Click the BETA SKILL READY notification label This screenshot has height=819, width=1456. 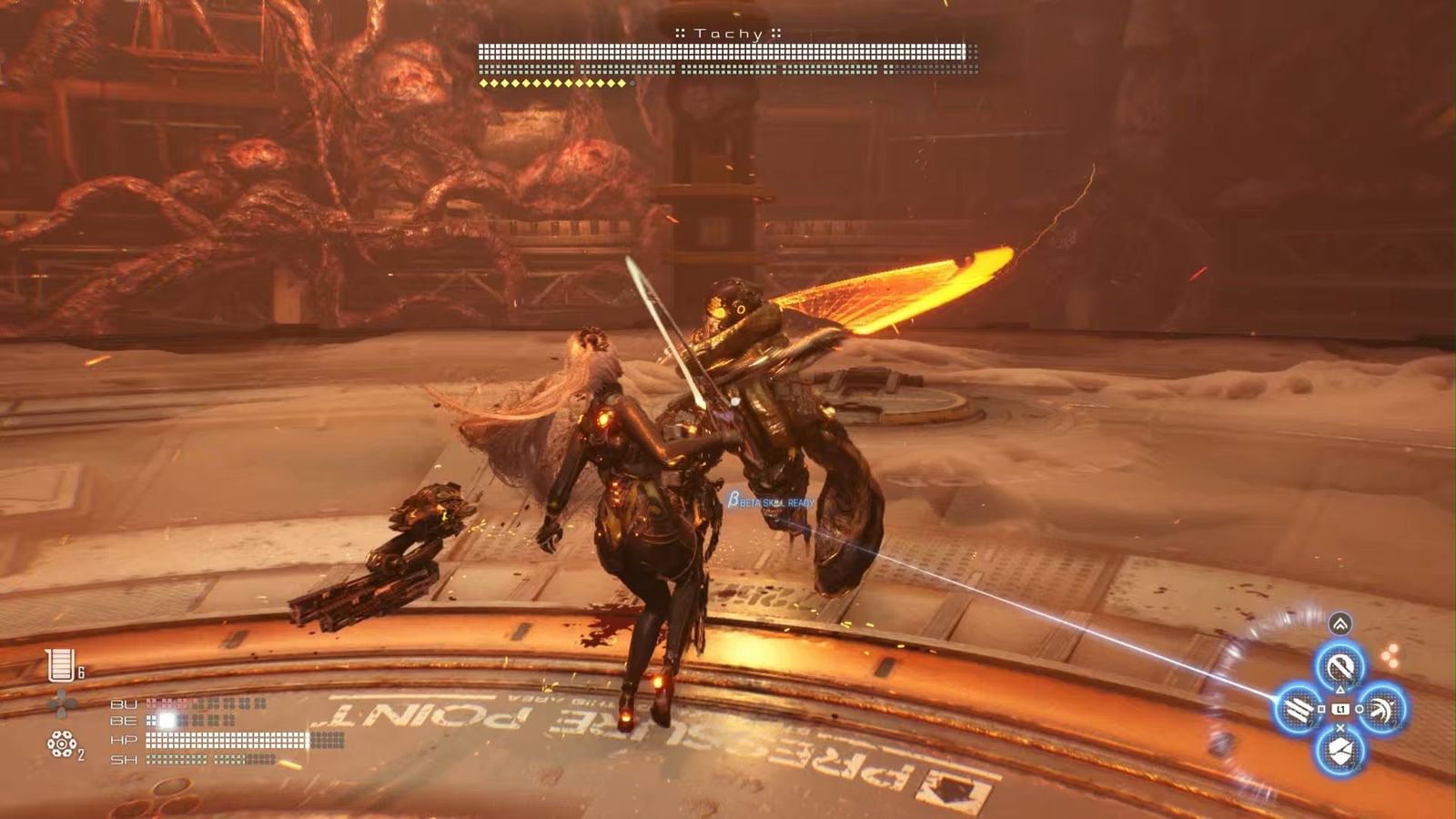coord(773,500)
